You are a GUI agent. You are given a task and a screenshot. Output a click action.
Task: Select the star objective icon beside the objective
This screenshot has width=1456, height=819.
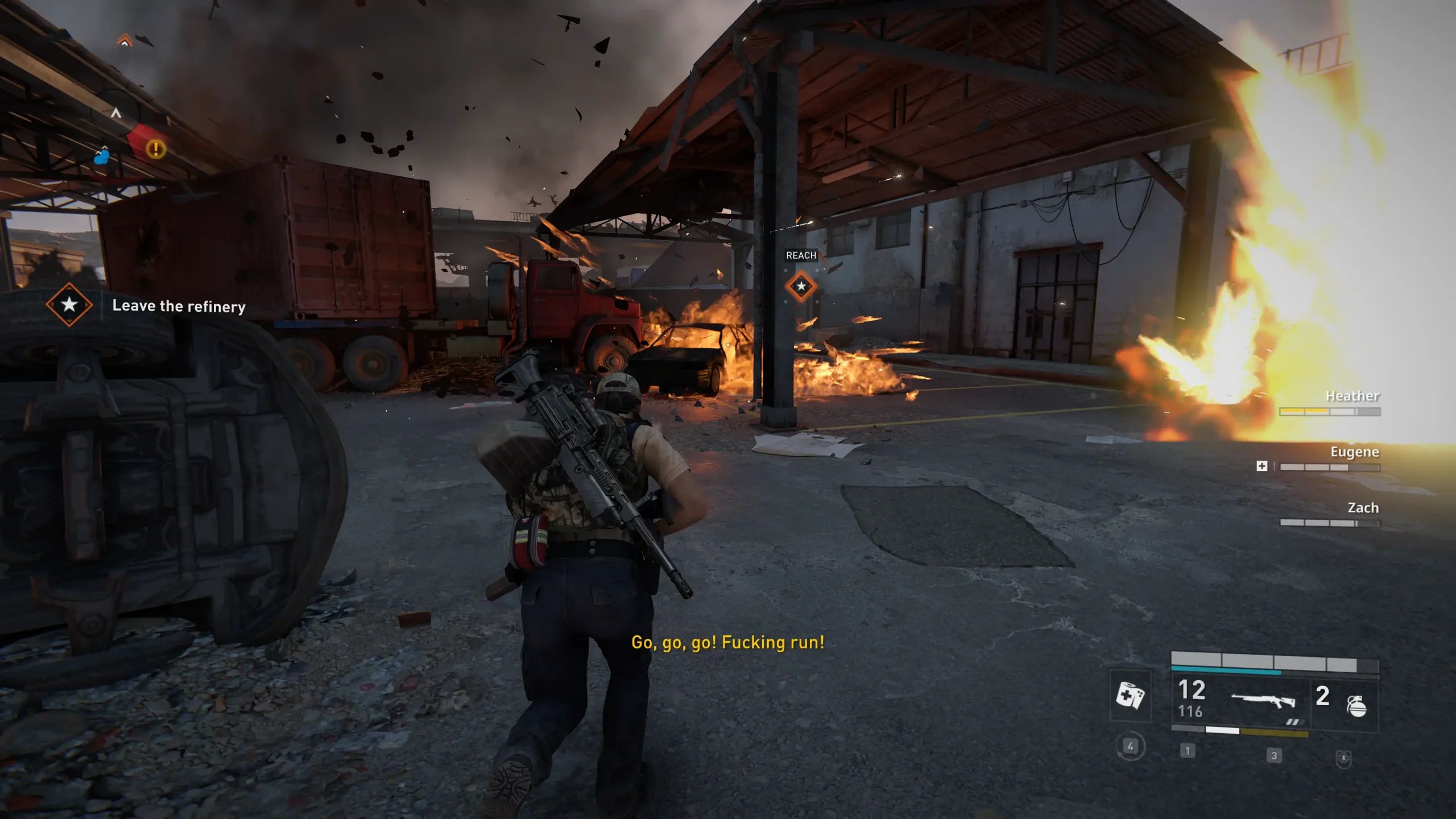[69, 304]
